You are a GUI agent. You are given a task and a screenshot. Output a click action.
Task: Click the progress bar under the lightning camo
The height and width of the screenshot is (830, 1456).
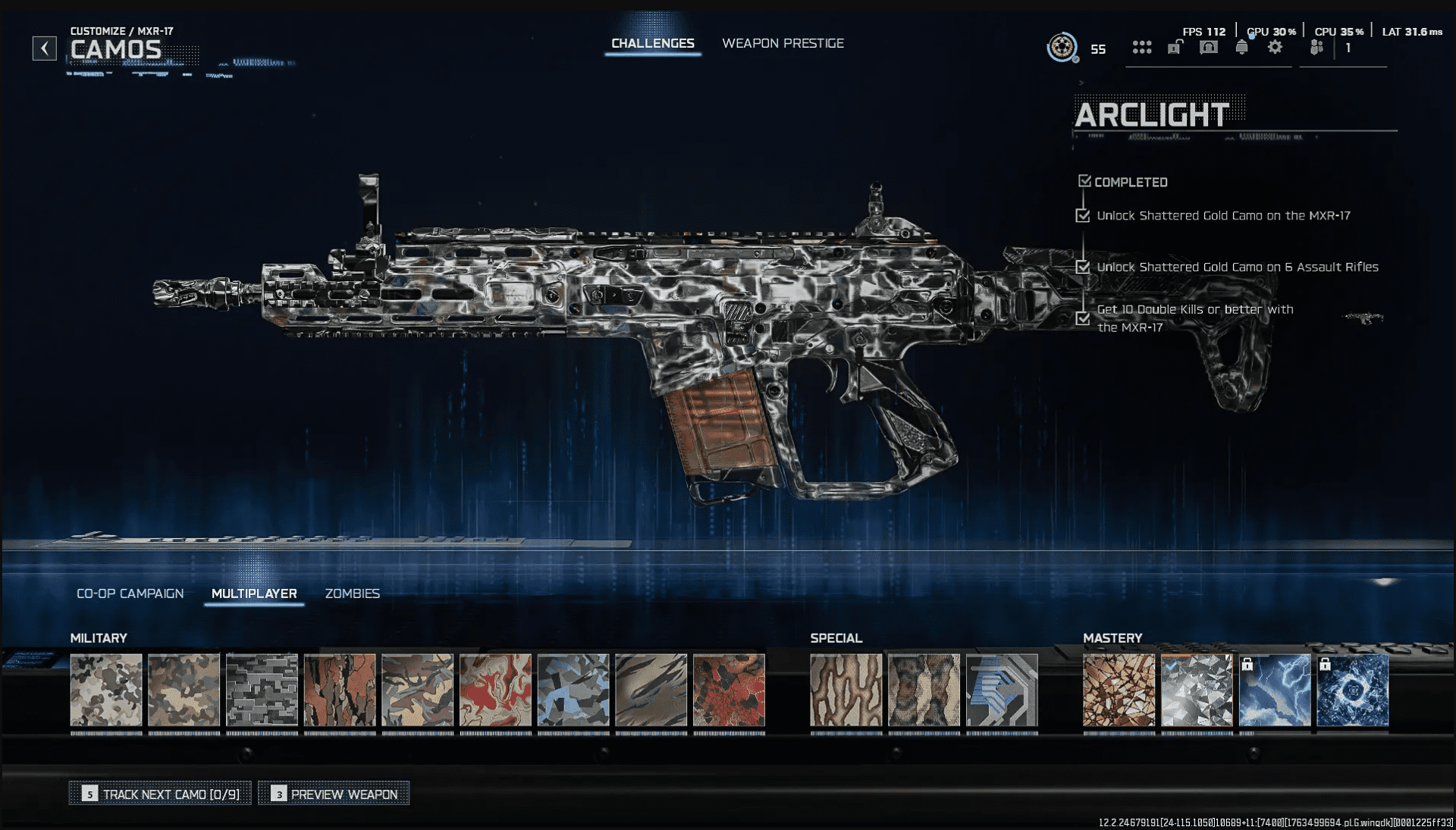(1276, 731)
